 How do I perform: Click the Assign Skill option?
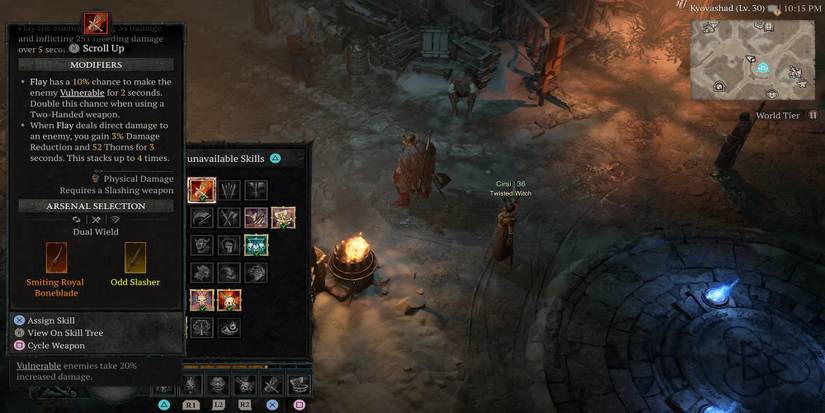point(51,320)
